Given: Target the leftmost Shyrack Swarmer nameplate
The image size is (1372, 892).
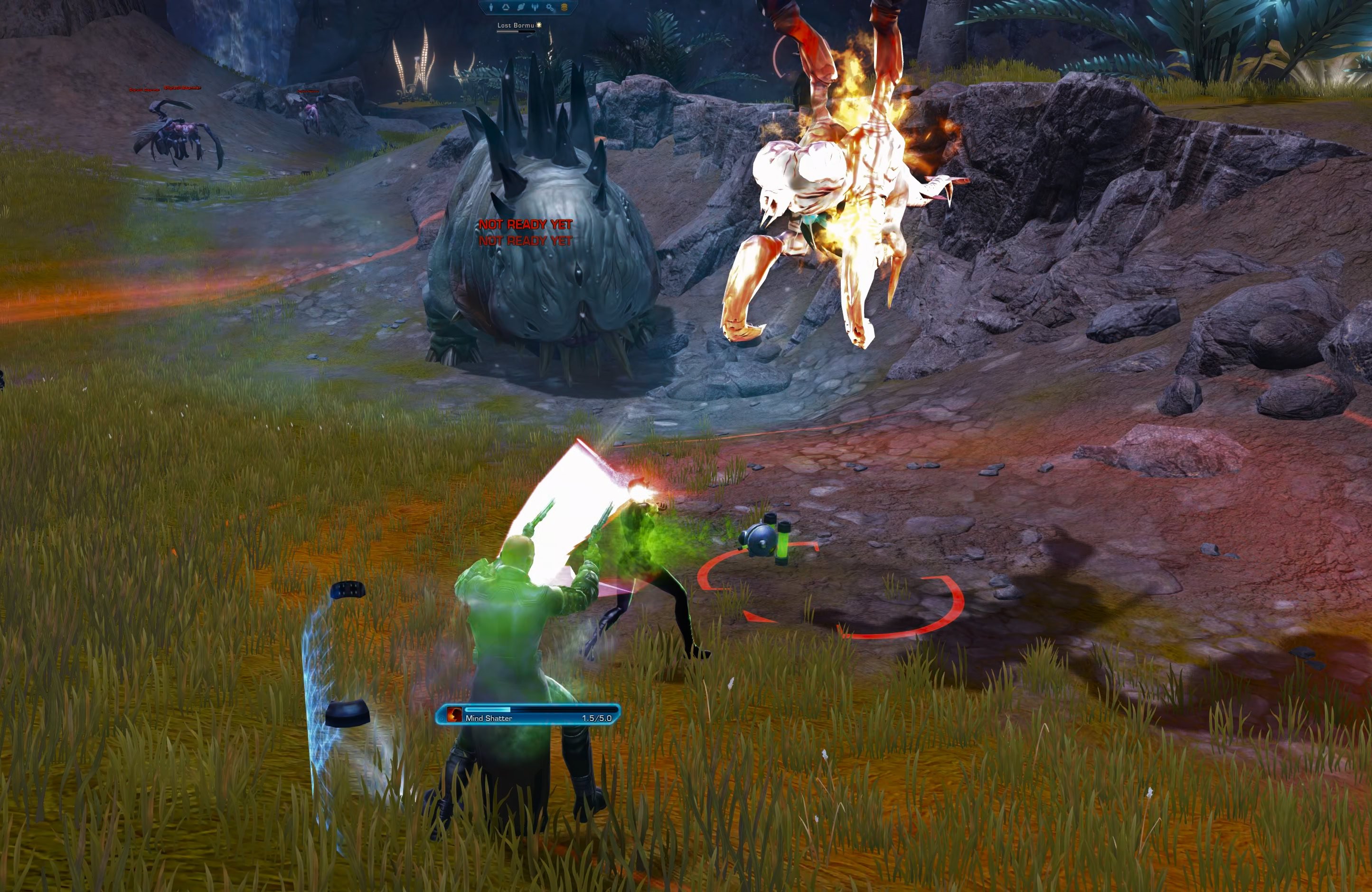Looking at the screenshot, I should tap(144, 90).
